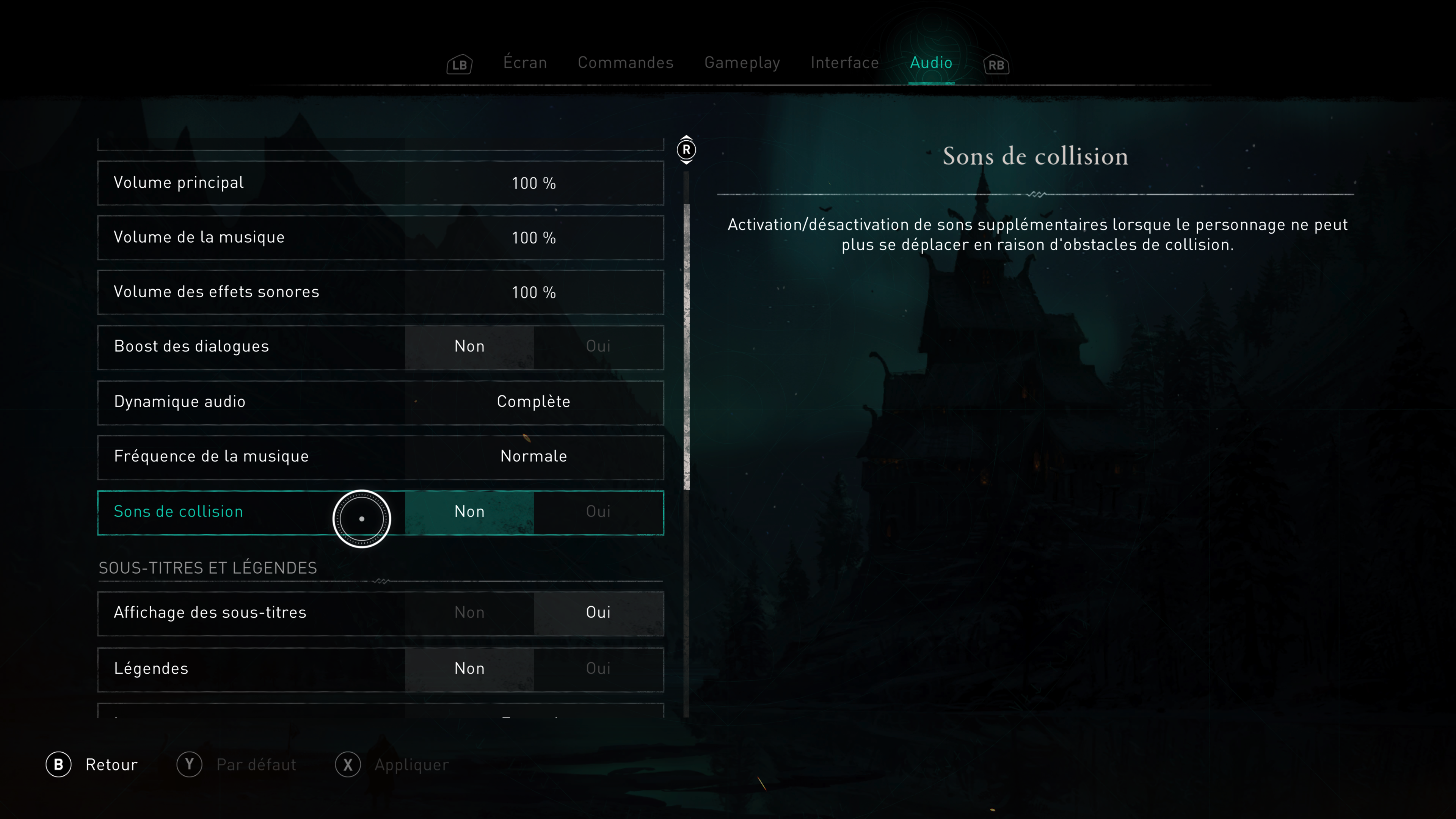1456x819 pixels.
Task: Keep Sons de collision on Non
Action: point(469,512)
